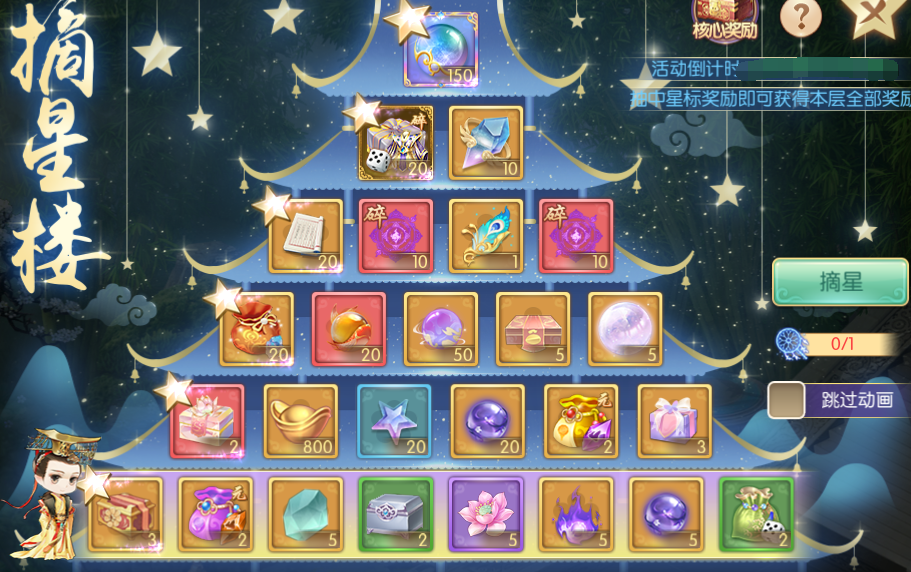Choose the white pearl orb reward
This screenshot has width=911, height=572.
[x=625, y=329]
